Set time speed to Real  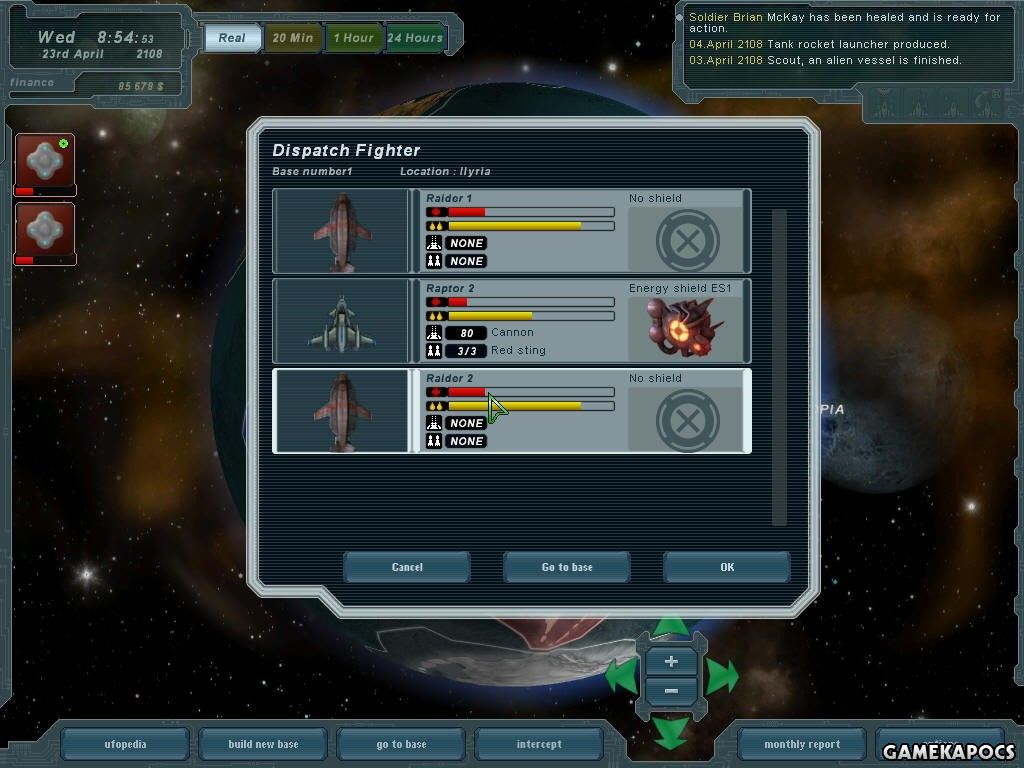point(232,38)
